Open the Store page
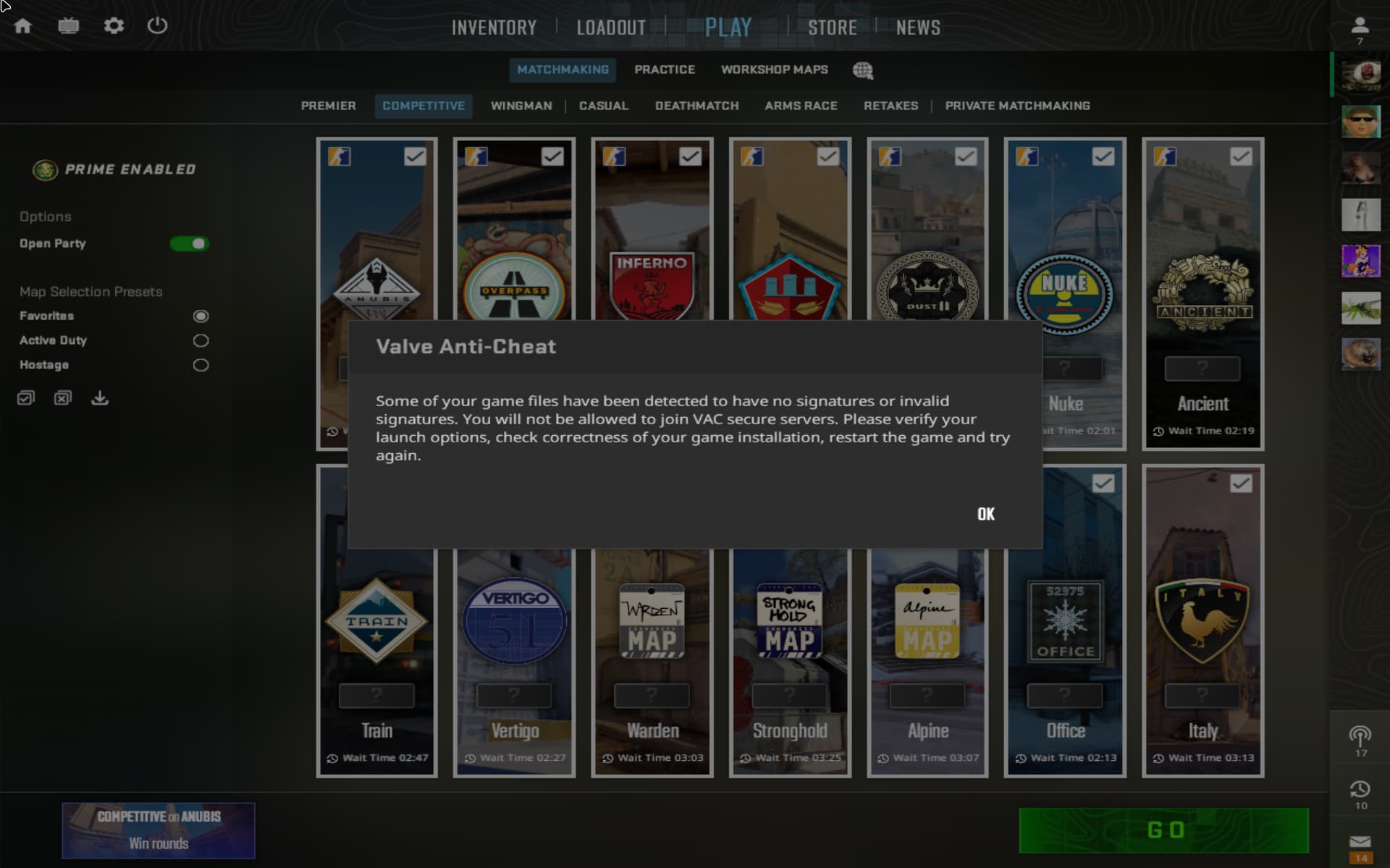This screenshot has height=868, width=1390. [832, 28]
